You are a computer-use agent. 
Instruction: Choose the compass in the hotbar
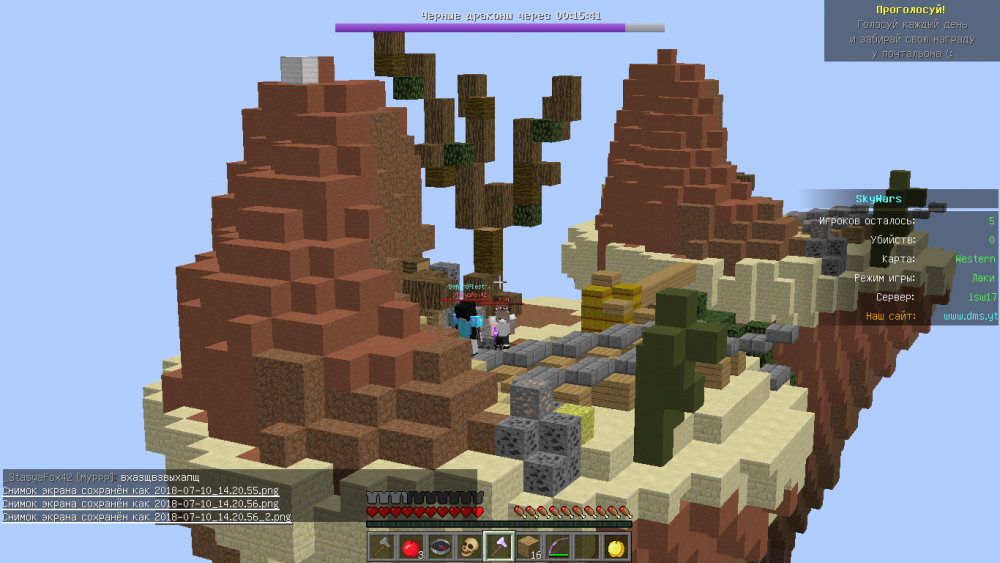pyautogui.click(x=439, y=547)
